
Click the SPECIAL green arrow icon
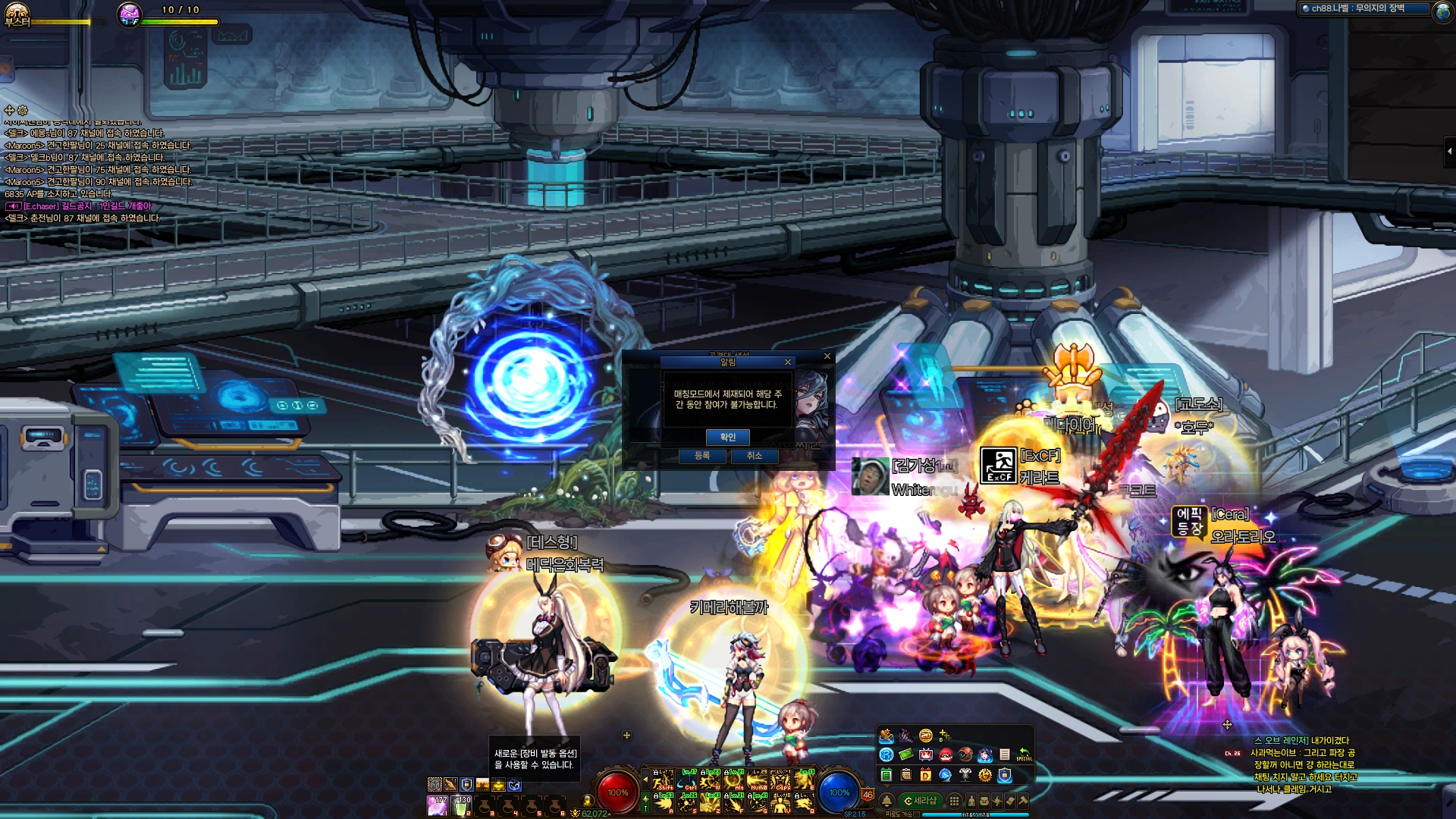click(x=1024, y=755)
